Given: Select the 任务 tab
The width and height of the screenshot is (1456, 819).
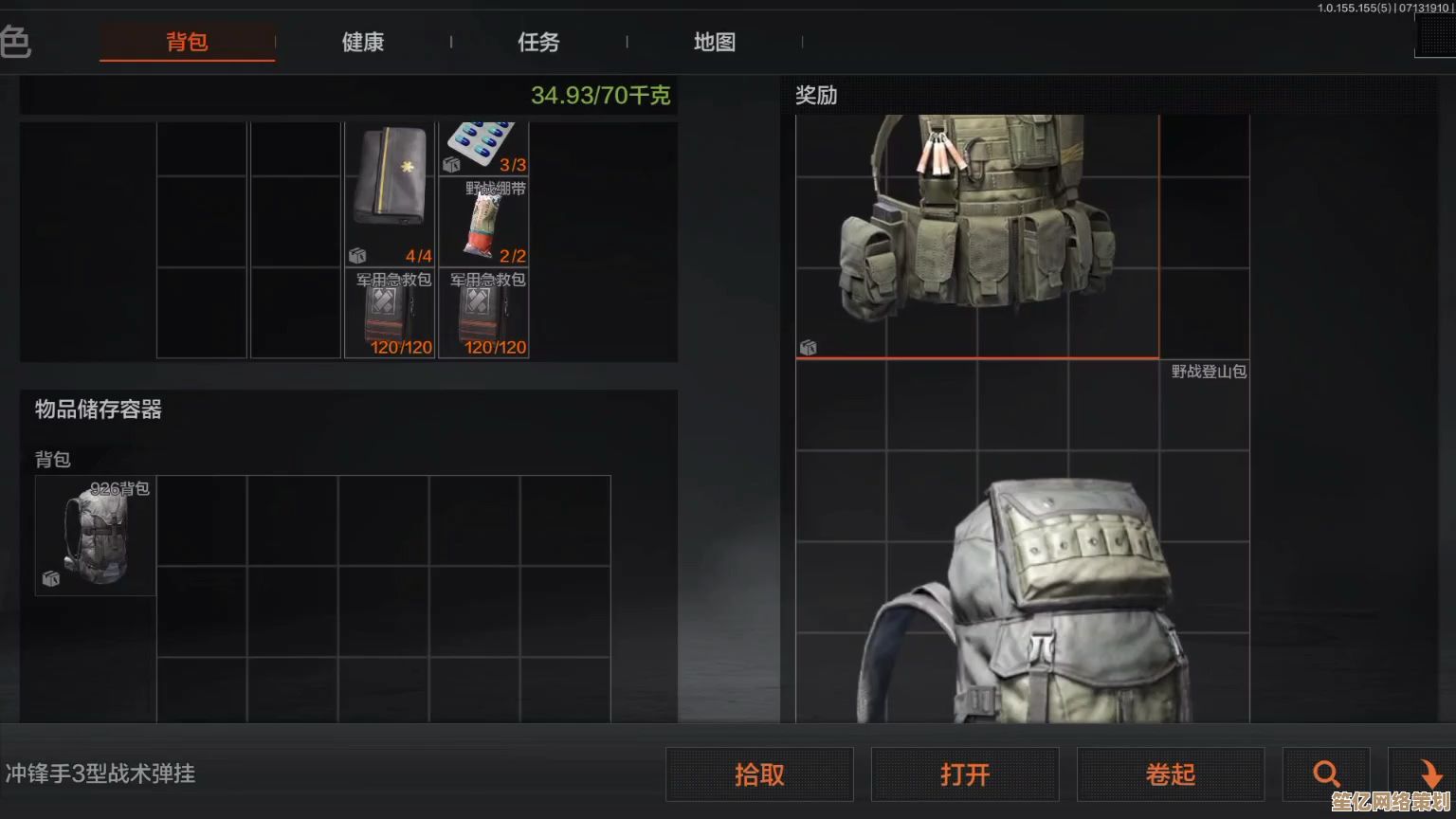Looking at the screenshot, I should pos(538,42).
